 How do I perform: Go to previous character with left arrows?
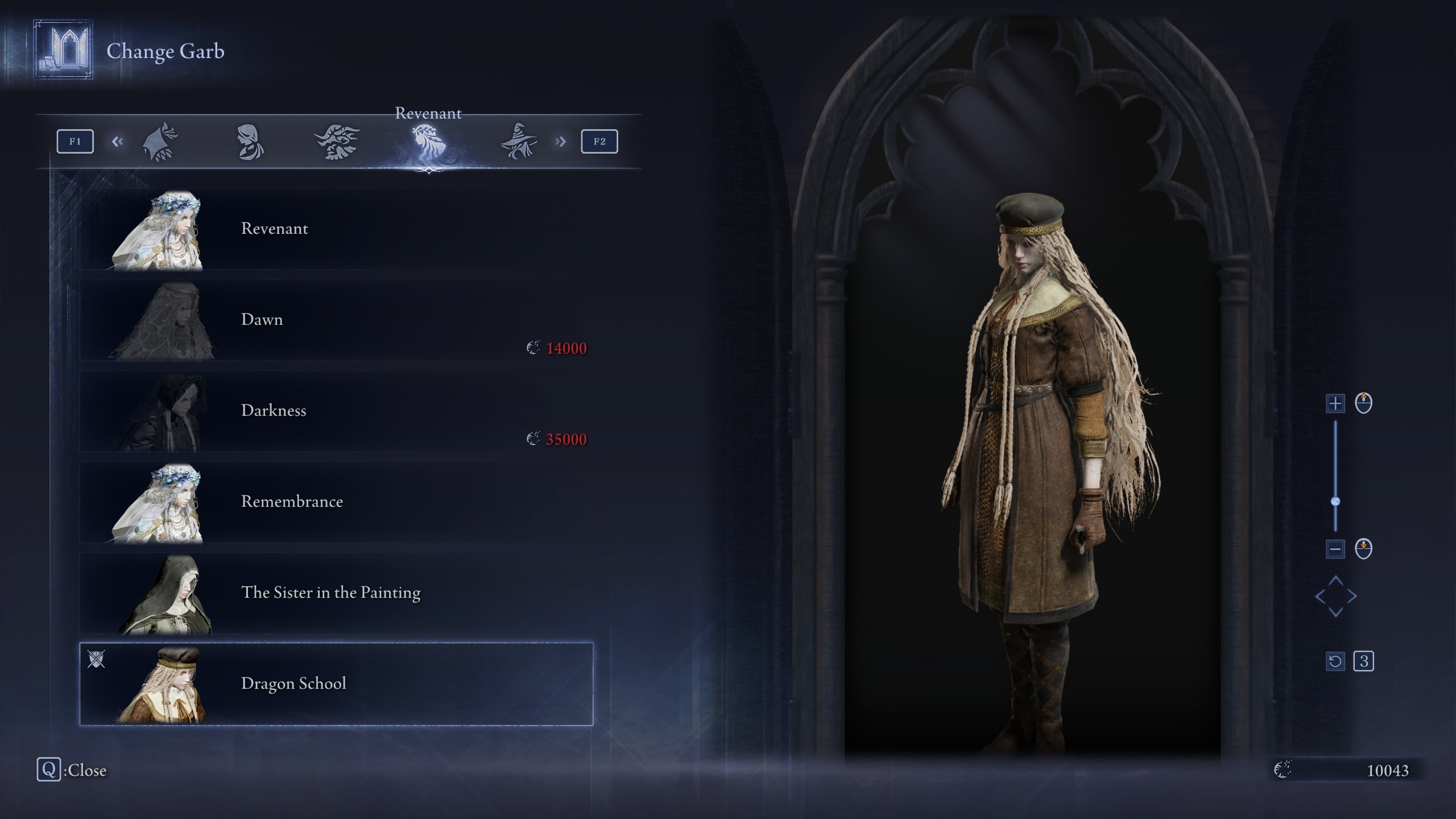(x=117, y=142)
